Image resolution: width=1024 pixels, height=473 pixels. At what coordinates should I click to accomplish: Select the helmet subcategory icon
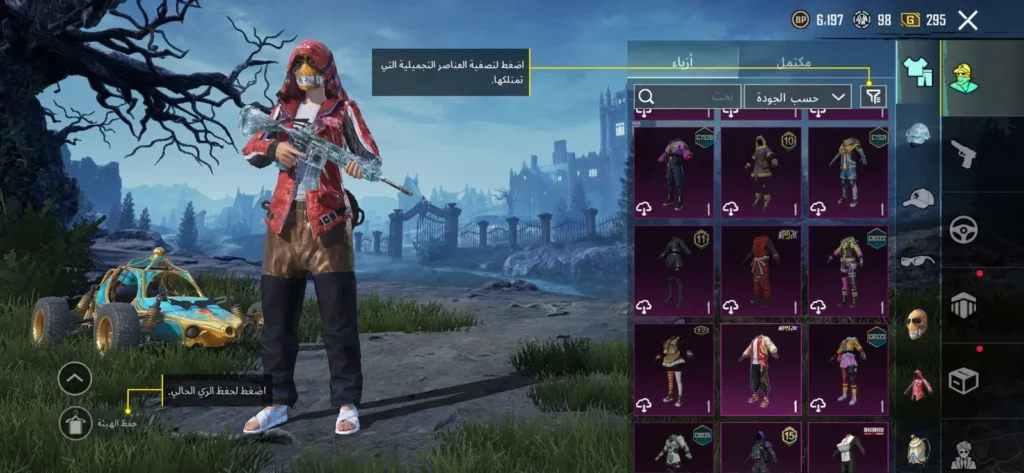(918, 135)
